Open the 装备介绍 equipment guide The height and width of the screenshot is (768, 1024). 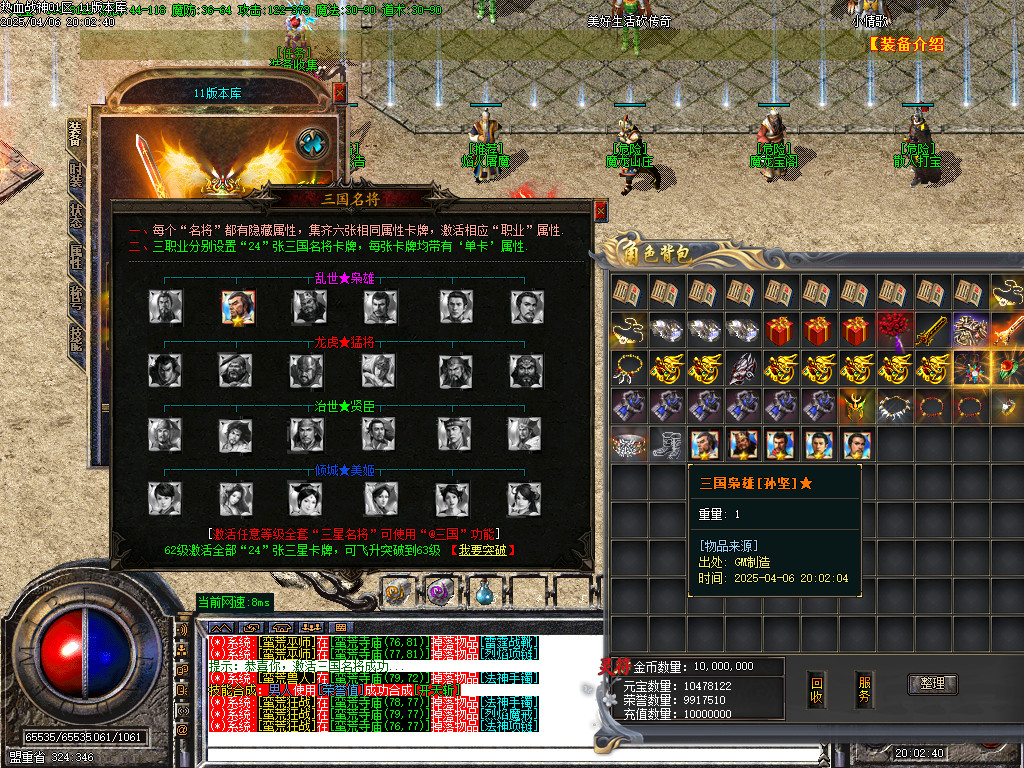[905, 44]
